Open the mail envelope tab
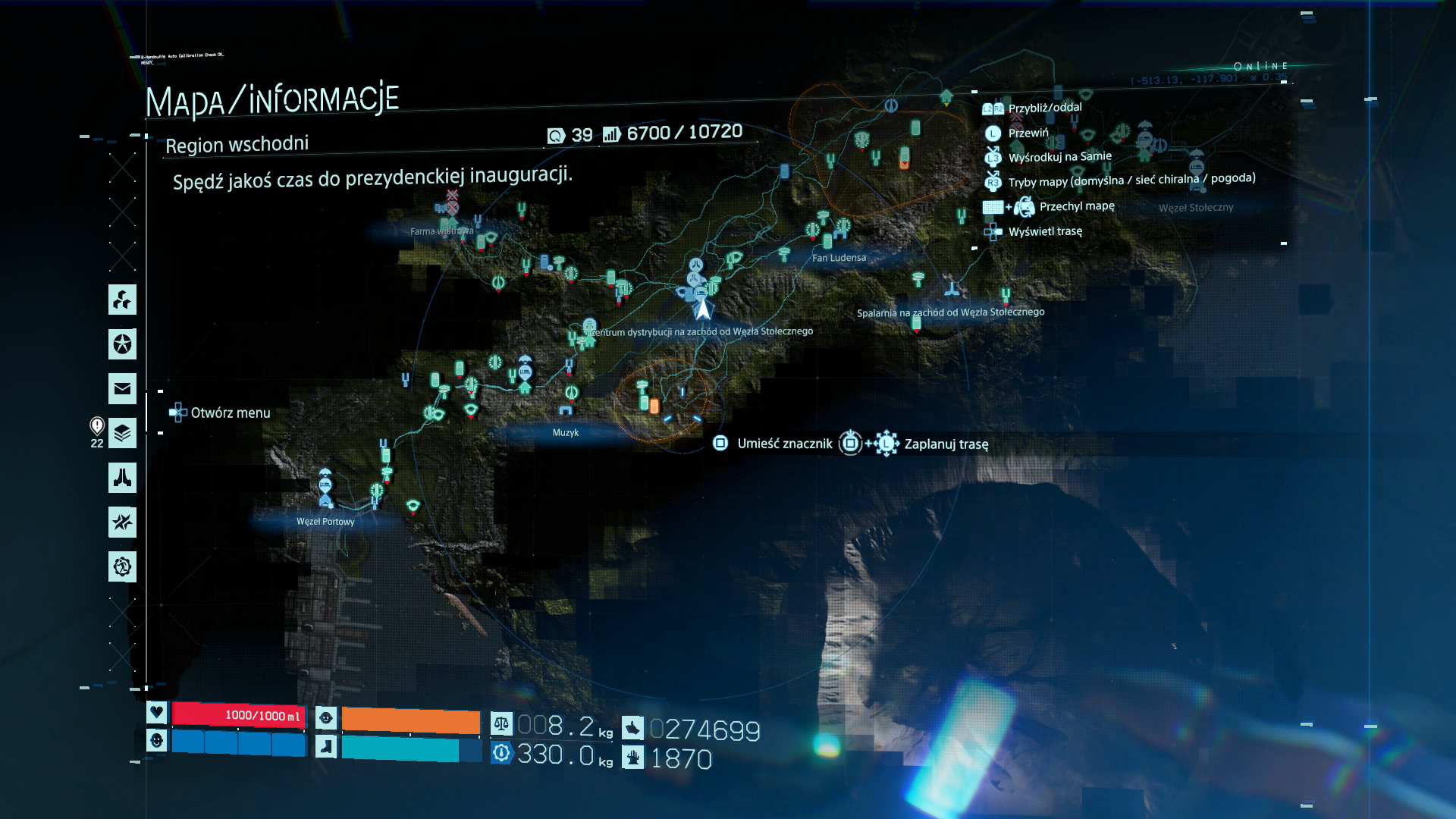This screenshot has width=1456, height=819. [122, 389]
